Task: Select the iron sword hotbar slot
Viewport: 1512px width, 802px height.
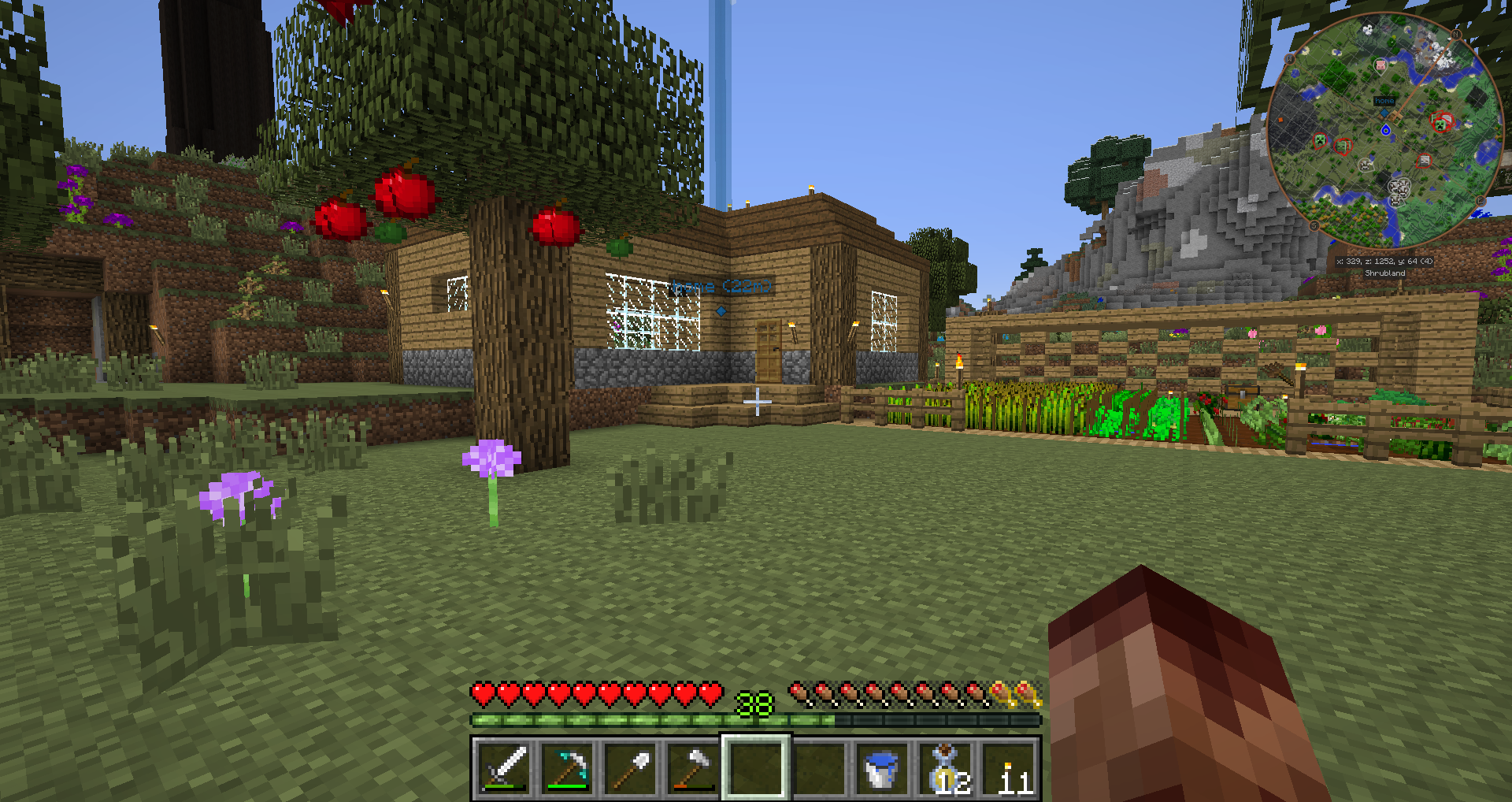Action: (x=504, y=767)
